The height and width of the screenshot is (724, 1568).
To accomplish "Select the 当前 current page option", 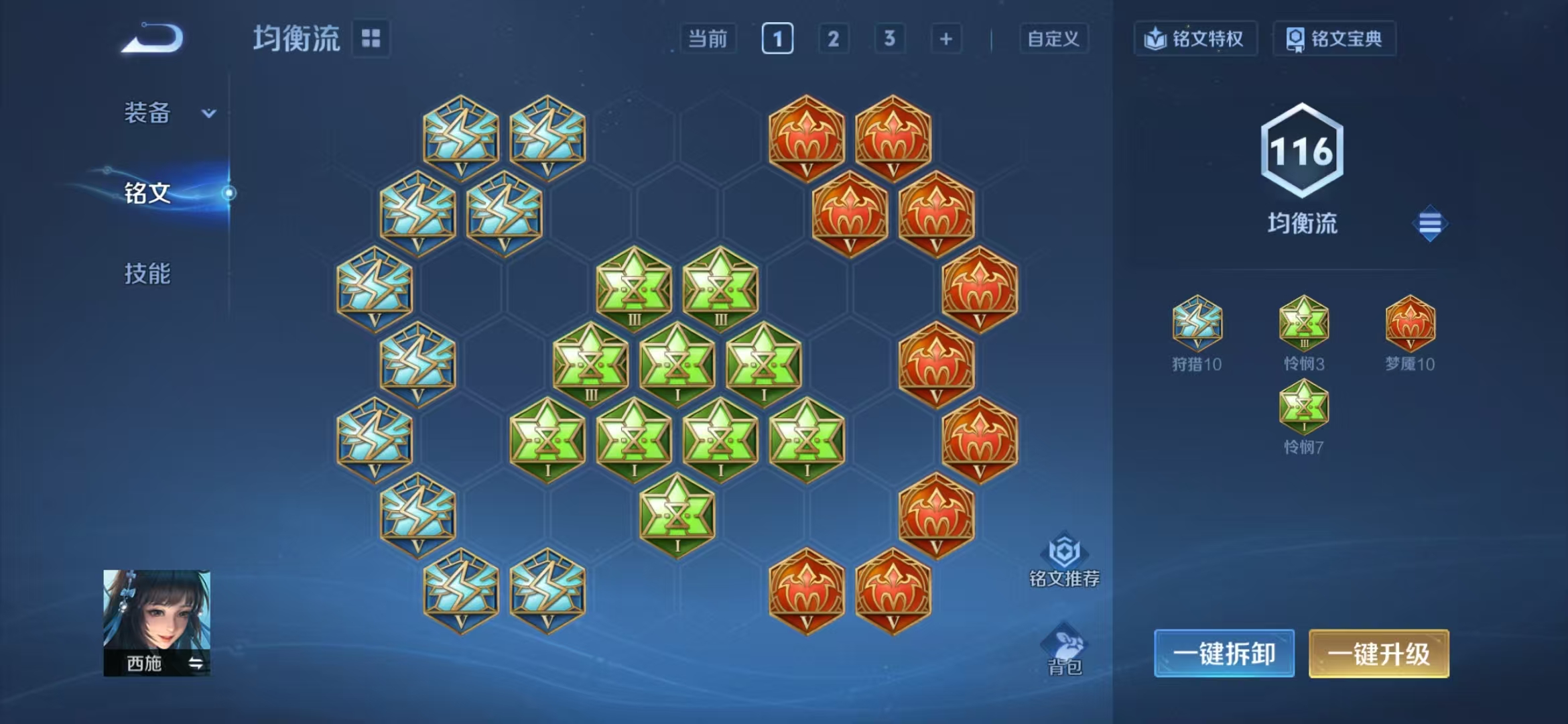I will pyautogui.click(x=708, y=39).
